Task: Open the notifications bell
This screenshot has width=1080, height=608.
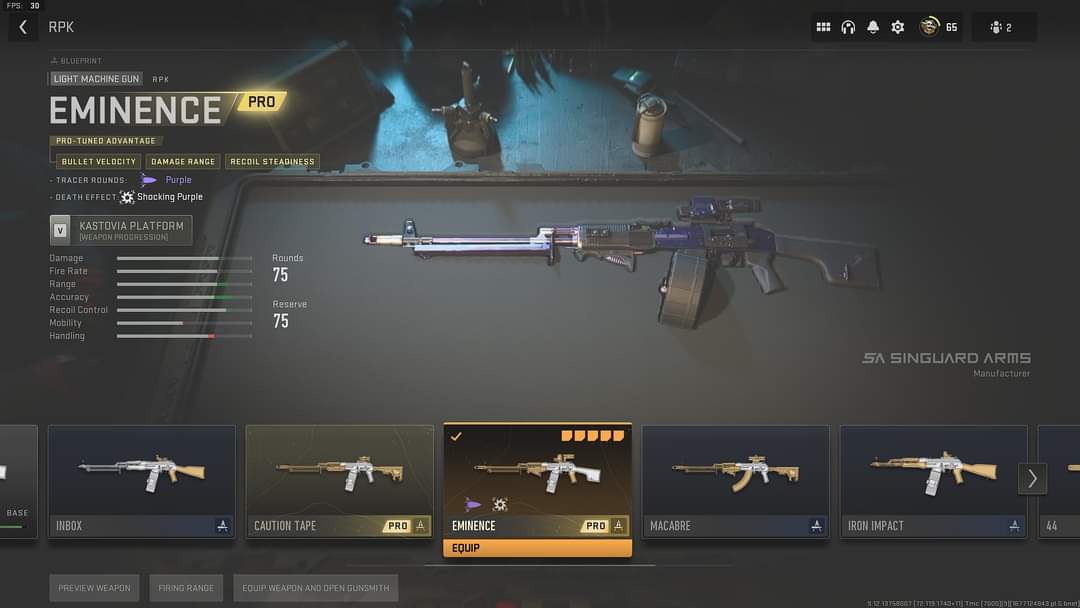Action: 873,27
